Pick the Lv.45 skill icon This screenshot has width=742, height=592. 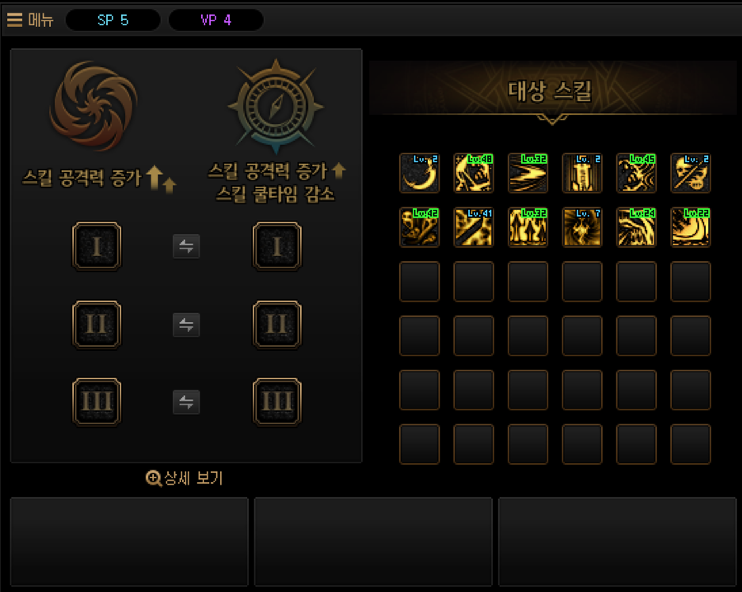636,173
